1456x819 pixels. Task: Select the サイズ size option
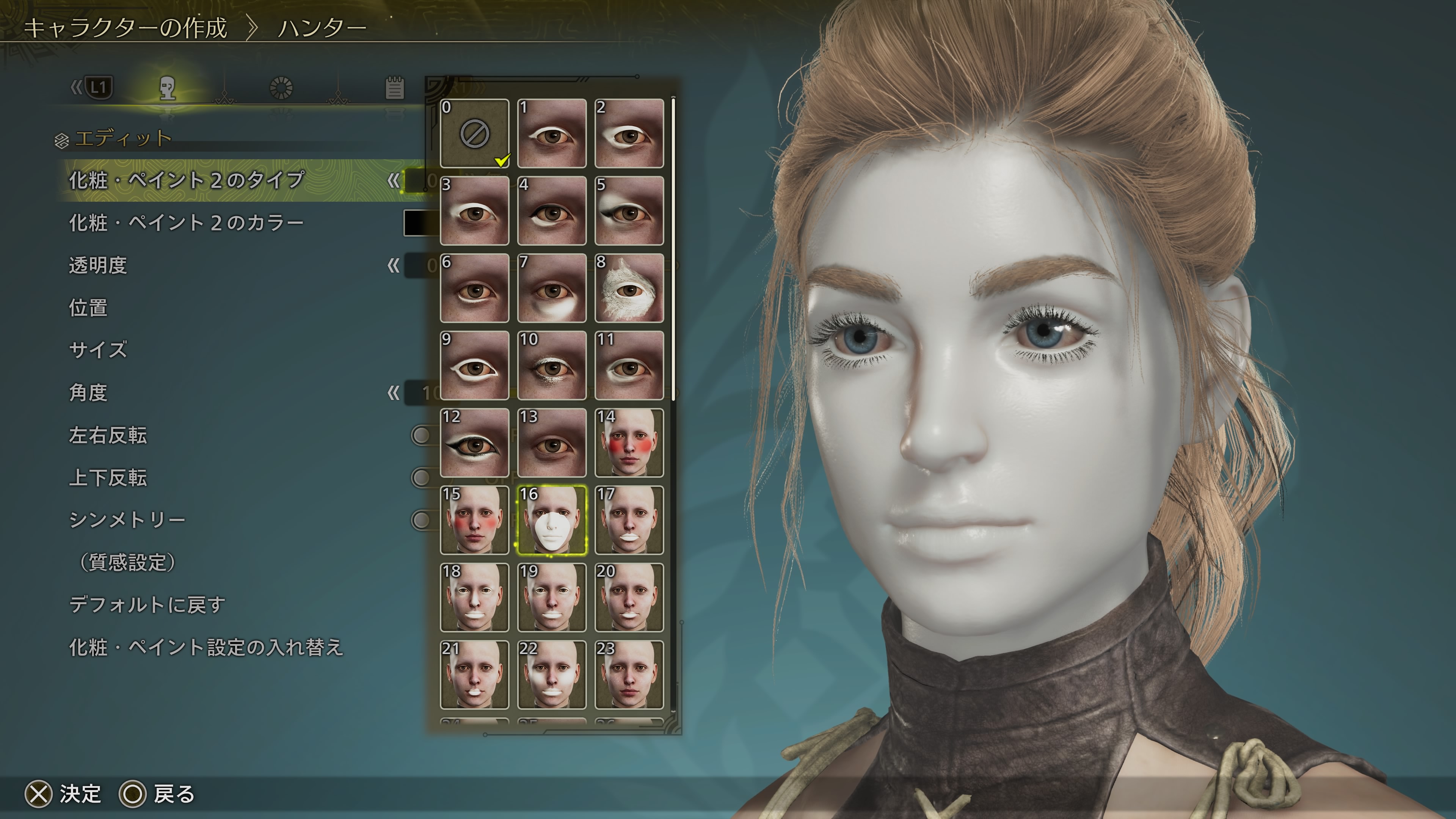click(x=98, y=350)
